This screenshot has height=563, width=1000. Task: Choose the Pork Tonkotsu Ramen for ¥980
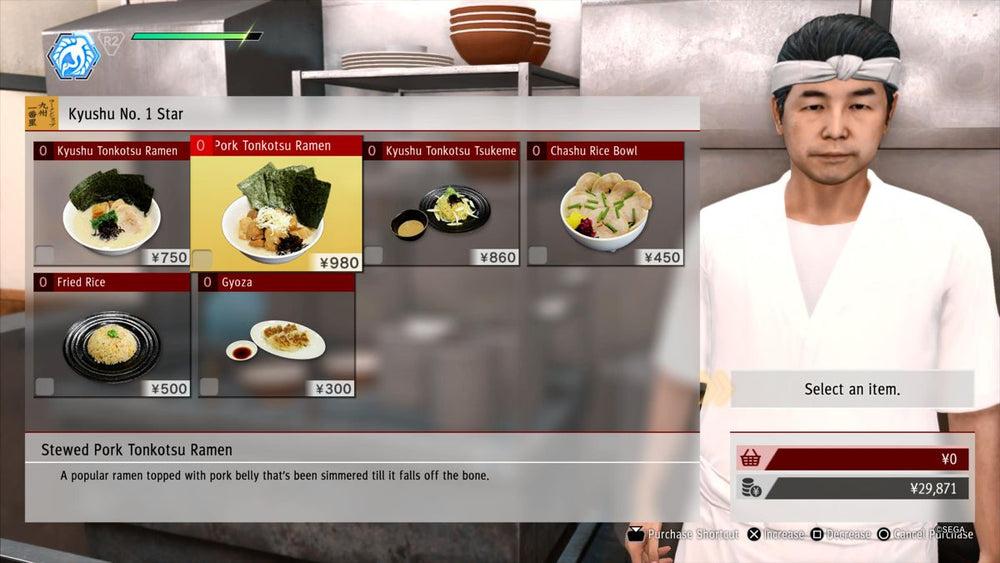pos(276,205)
